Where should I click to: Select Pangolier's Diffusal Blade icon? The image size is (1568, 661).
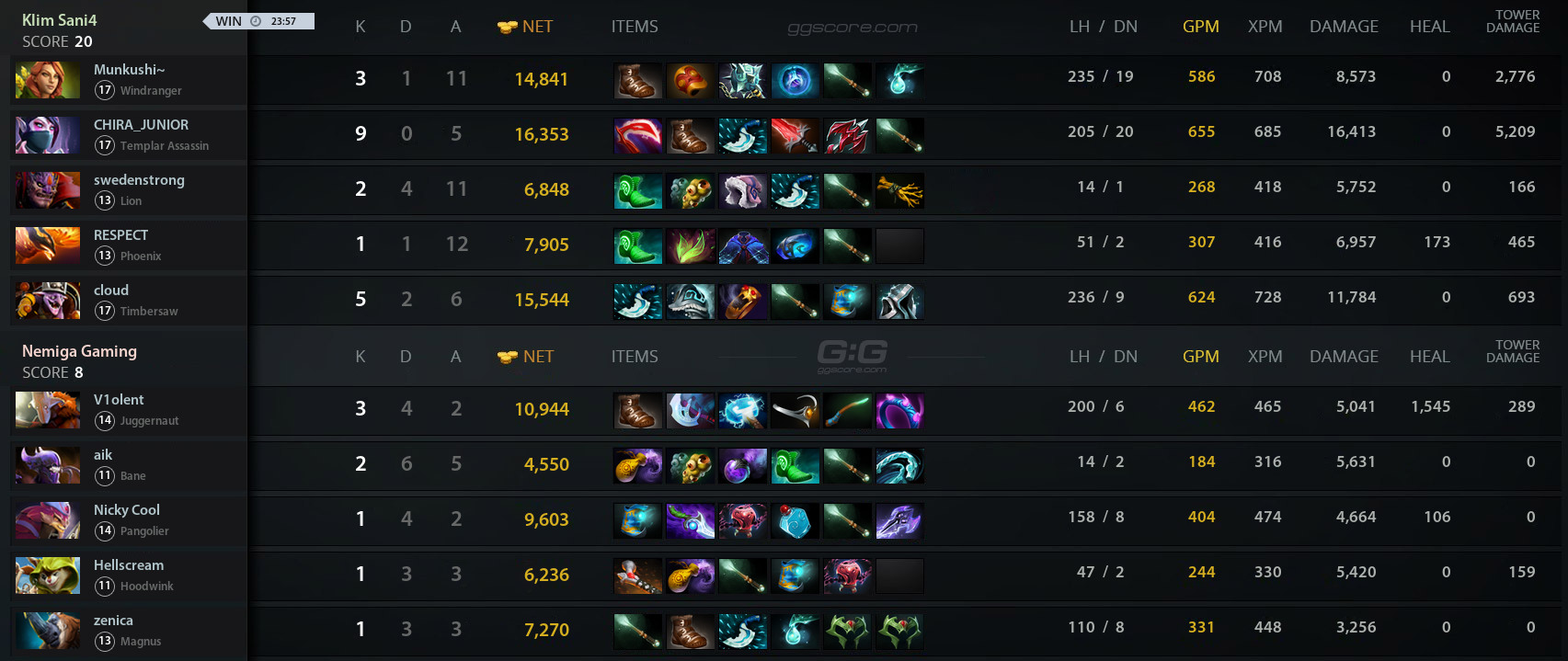pos(690,521)
